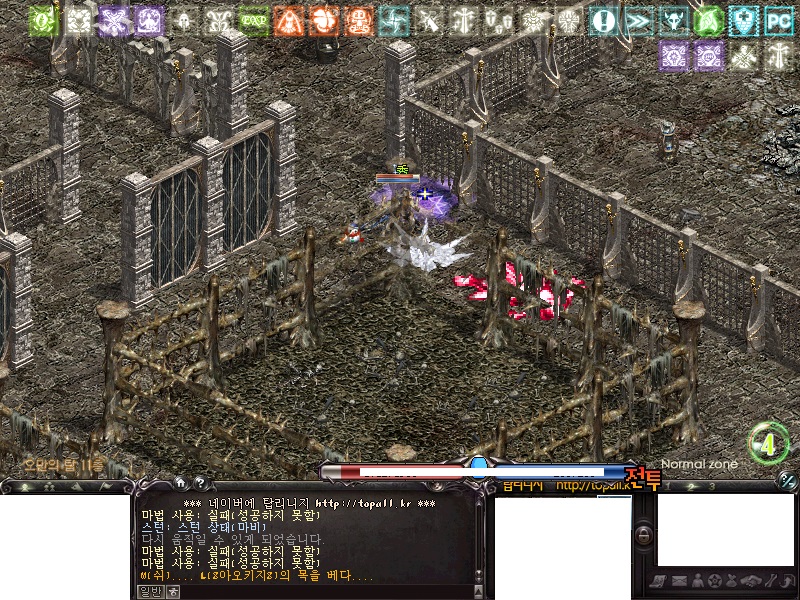Click the PC status icon
The image size is (800, 600).
coord(777,19)
